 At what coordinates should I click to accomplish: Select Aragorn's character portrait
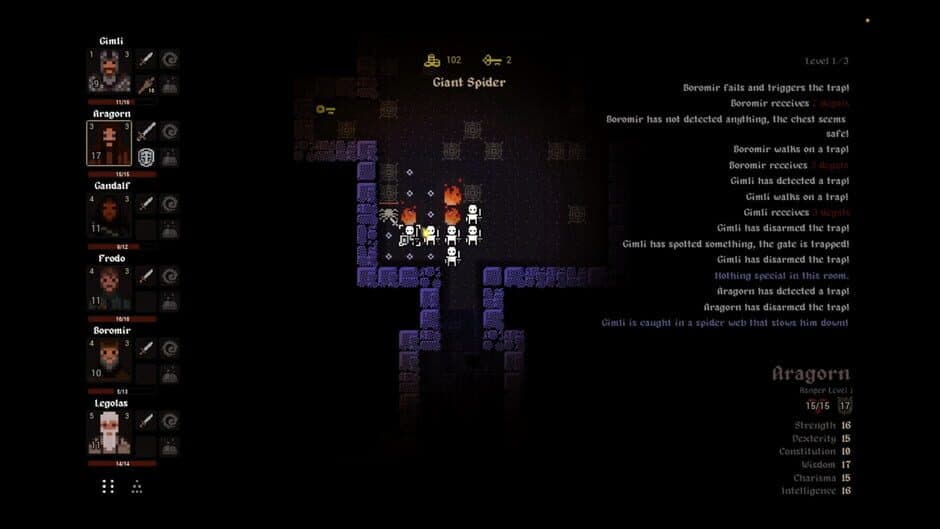[108, 143]
